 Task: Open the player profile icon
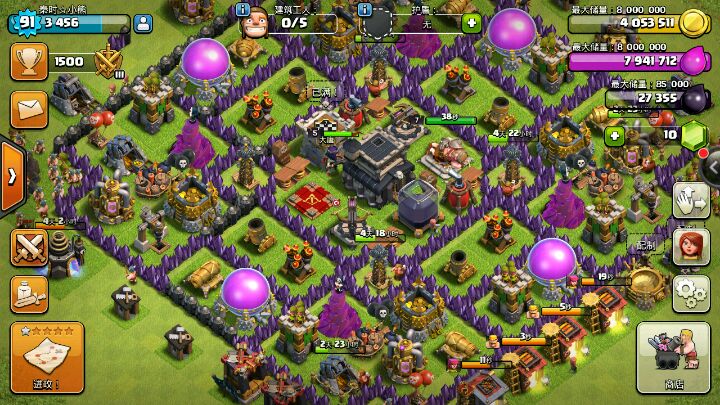click(x=142, y=22)
